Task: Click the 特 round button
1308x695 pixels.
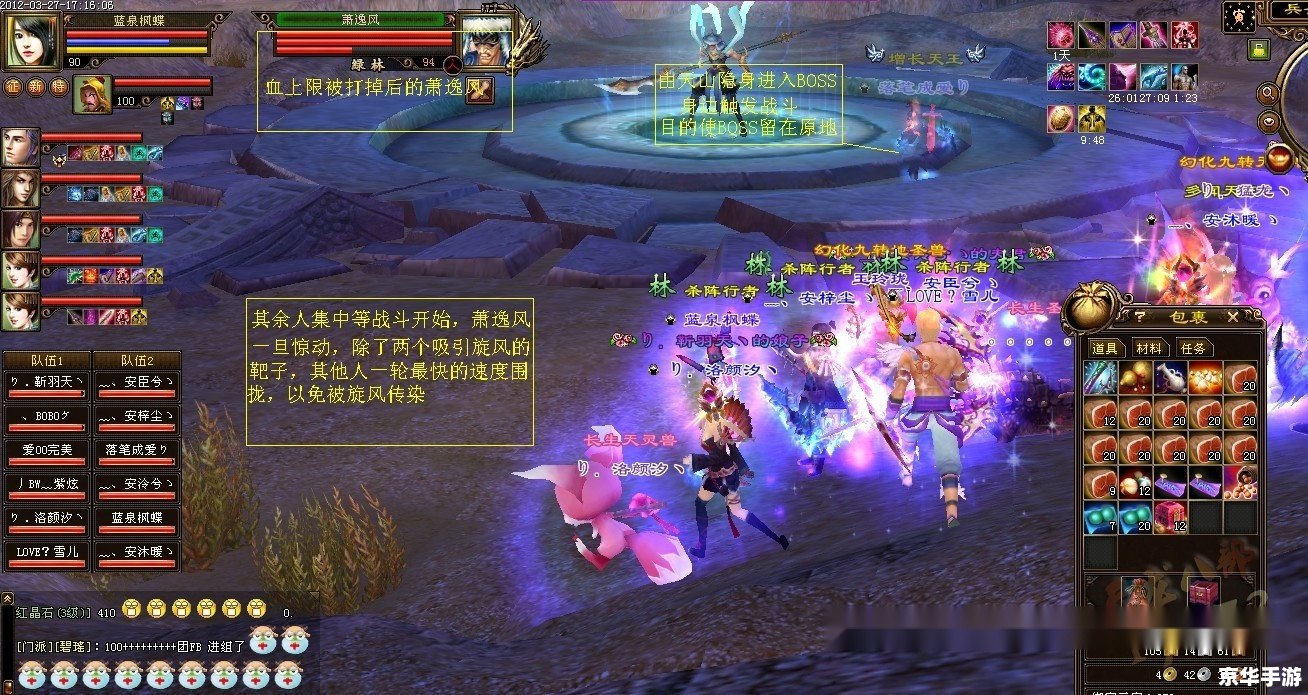Action: click(x=59, y=86)
